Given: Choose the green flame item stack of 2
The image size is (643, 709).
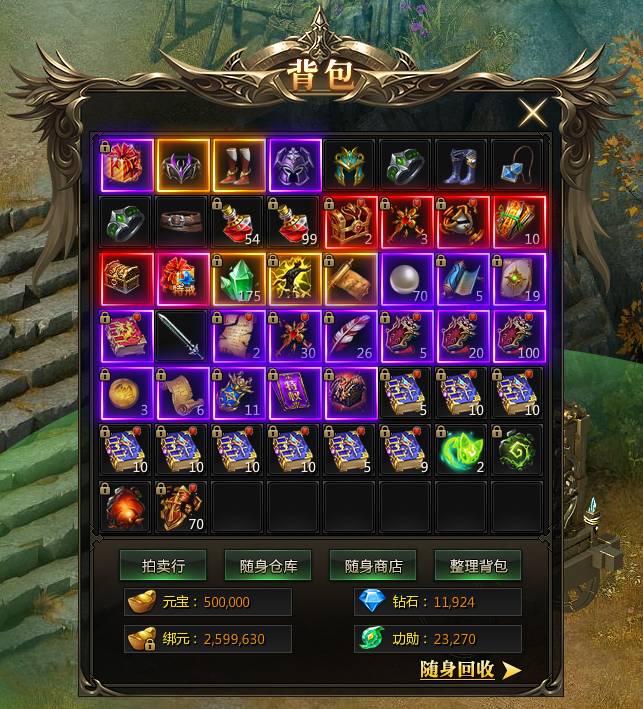Looking at the screenshot, I should [x=462, y=450].
